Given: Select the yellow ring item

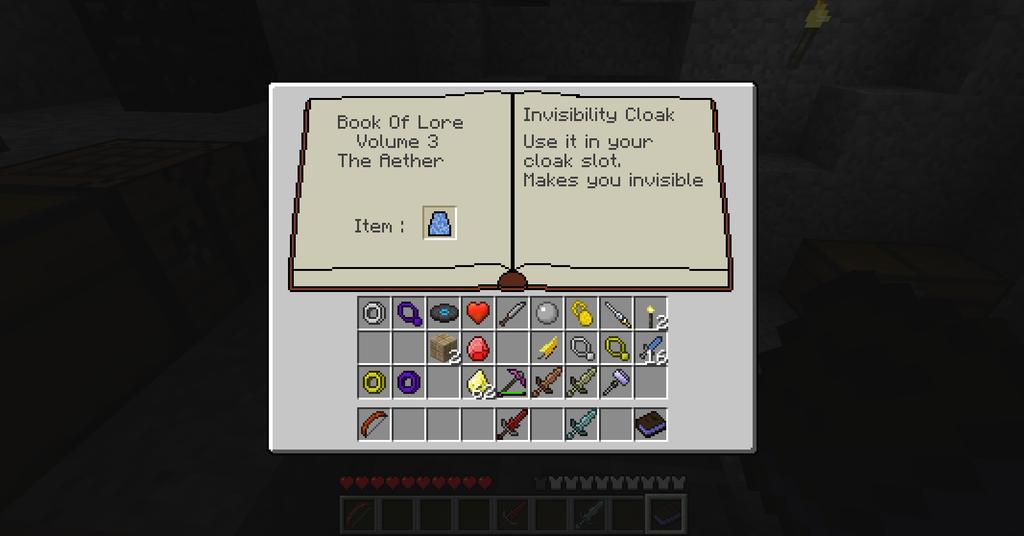Looking at the screenshot, I should (374, 382).
